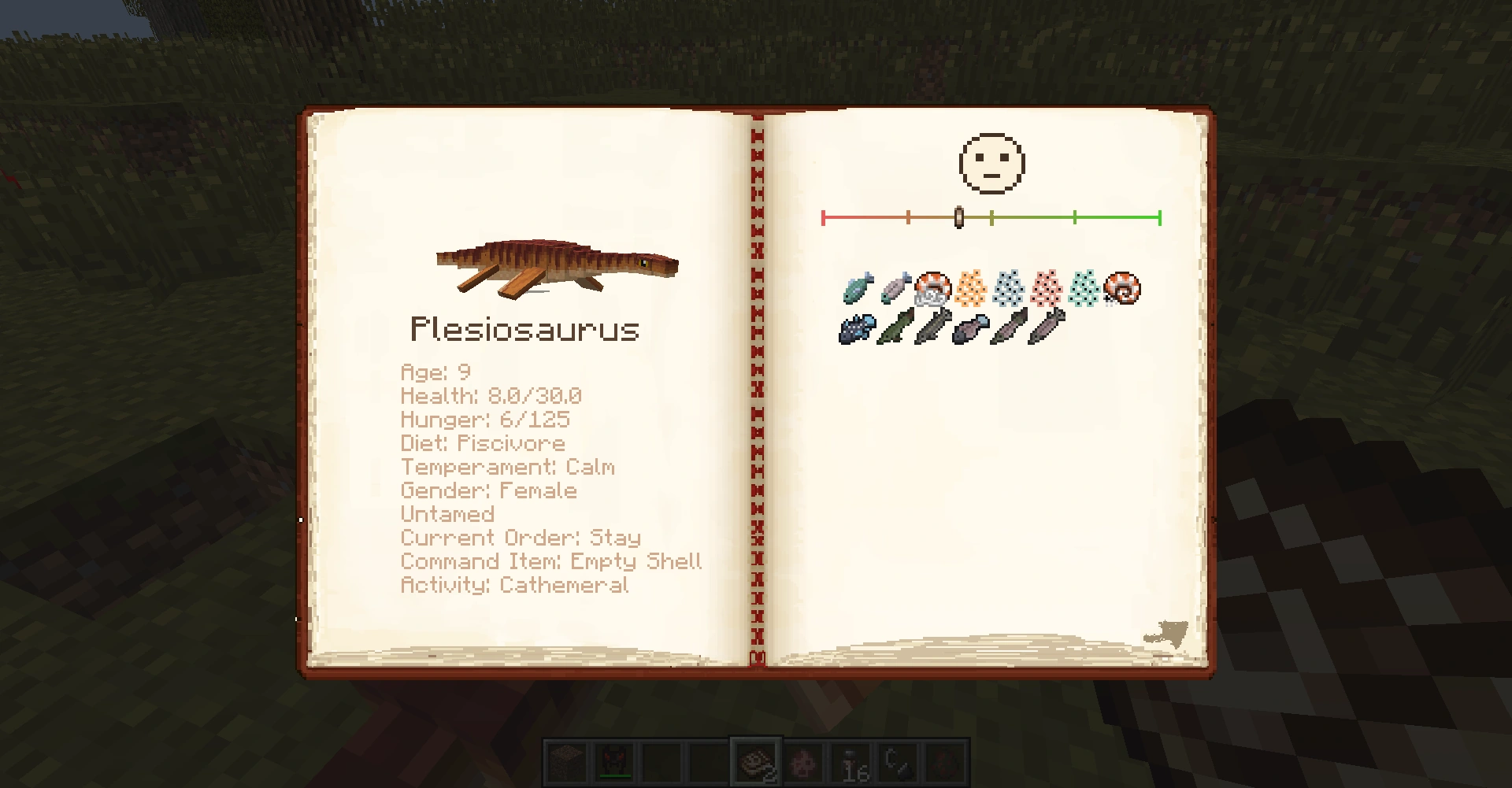
Task: Click the live nautilus with tentacles icon
Action: tap(932, 288)
